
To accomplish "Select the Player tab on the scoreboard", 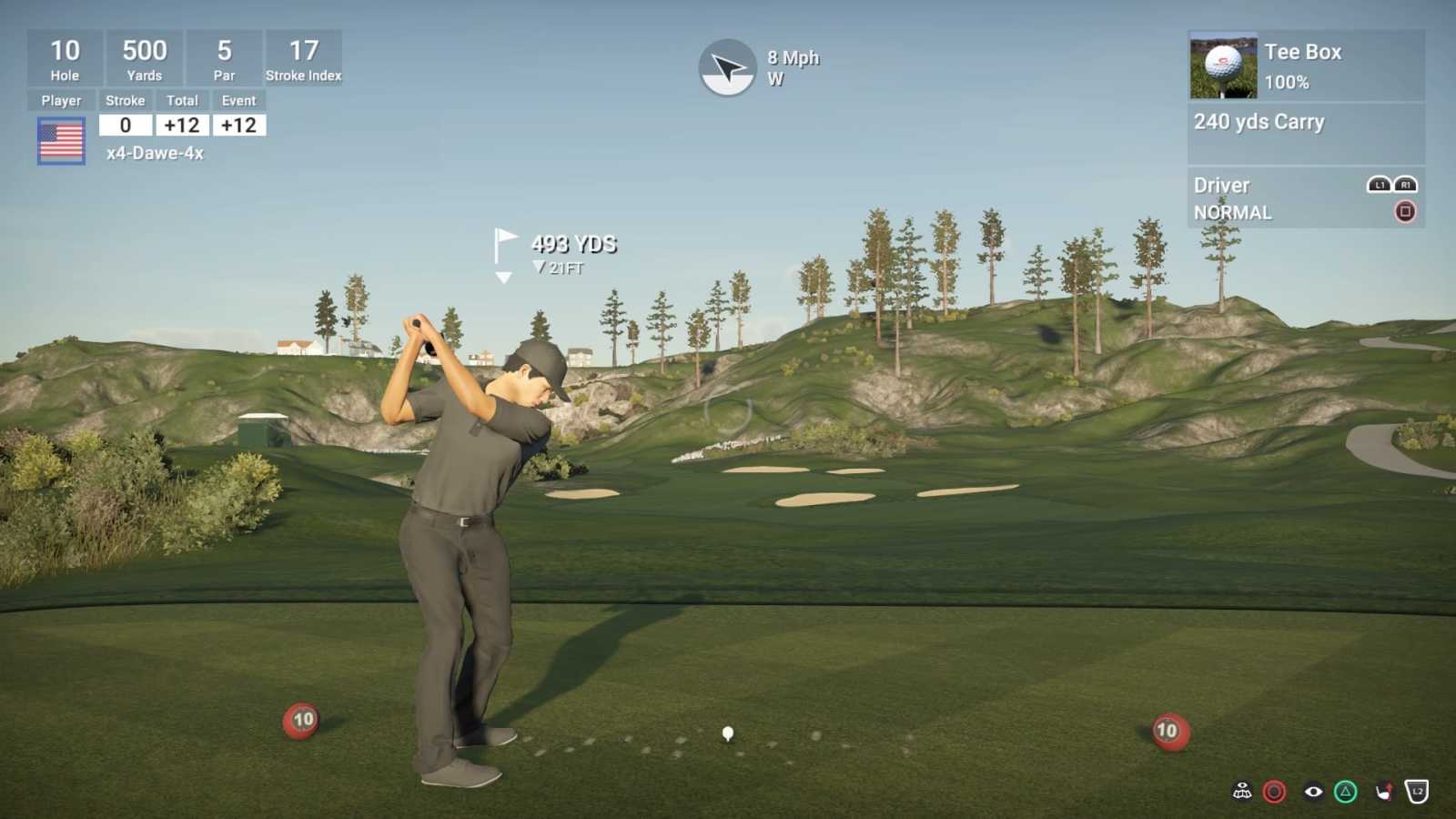I will pyautogui.click(x=61, y=100).
